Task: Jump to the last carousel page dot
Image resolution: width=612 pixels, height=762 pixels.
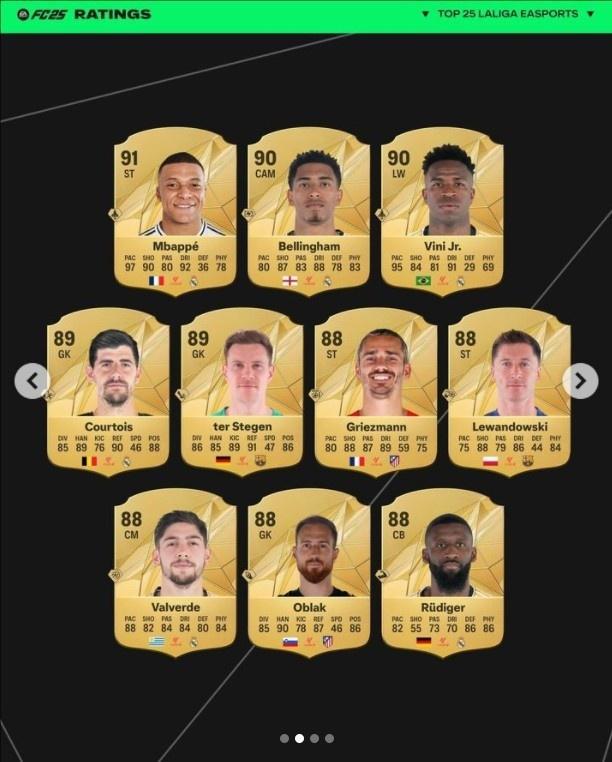Action: point(329,738)
